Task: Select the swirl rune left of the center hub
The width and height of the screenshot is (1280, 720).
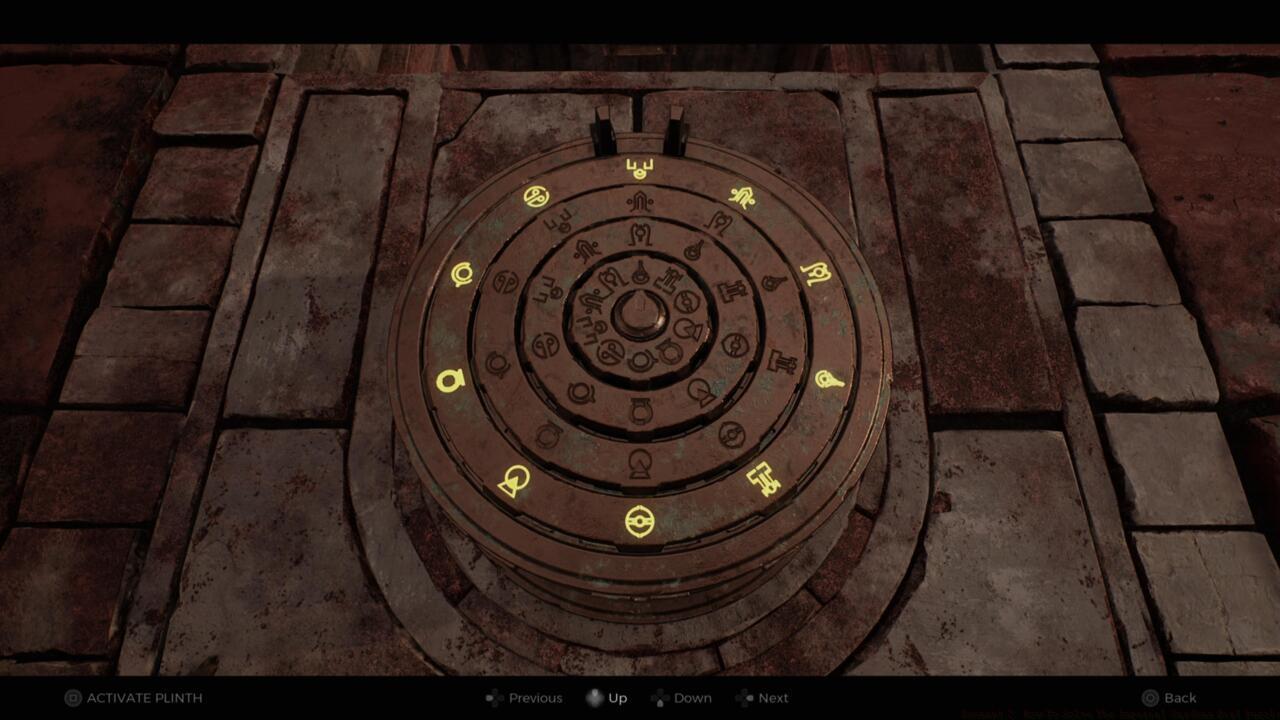Action: point(589,300)
